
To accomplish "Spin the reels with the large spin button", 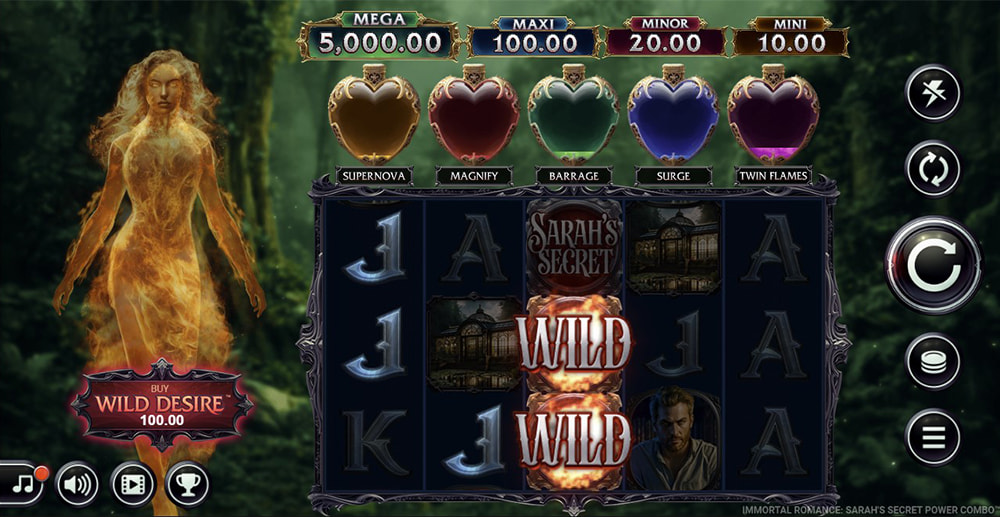I will point(932,265).
